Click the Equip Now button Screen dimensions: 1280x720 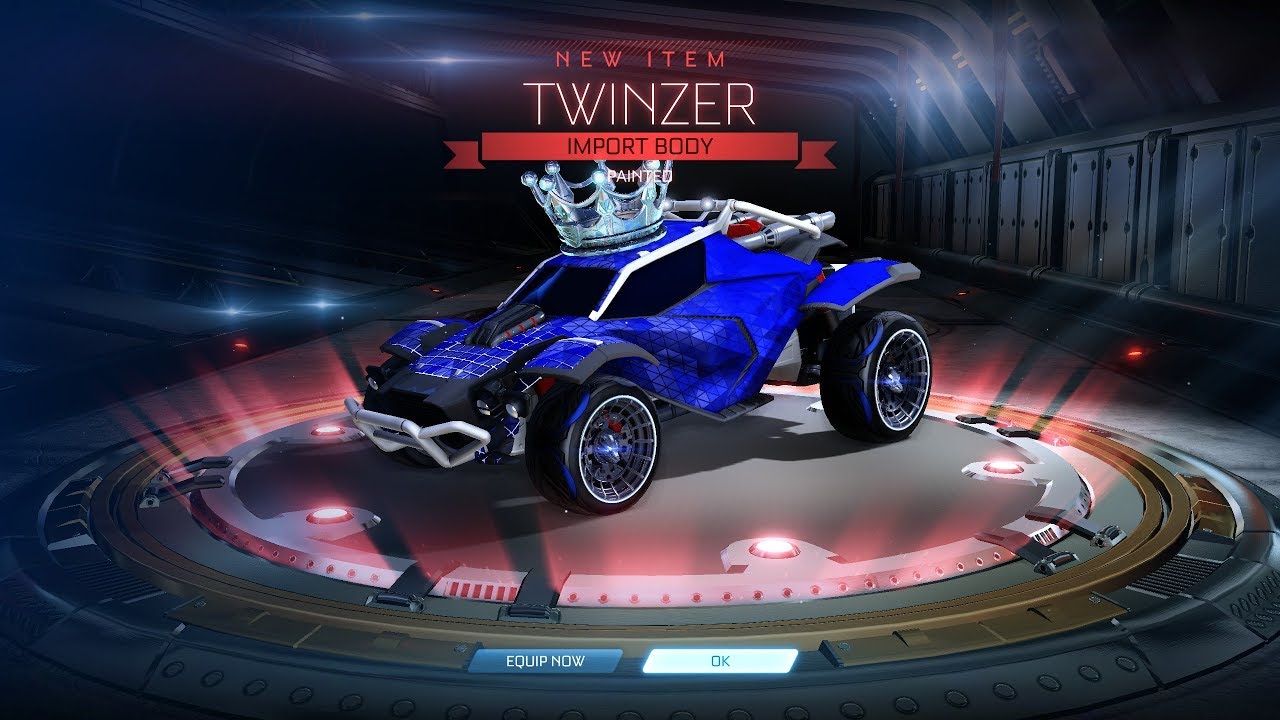545,661
